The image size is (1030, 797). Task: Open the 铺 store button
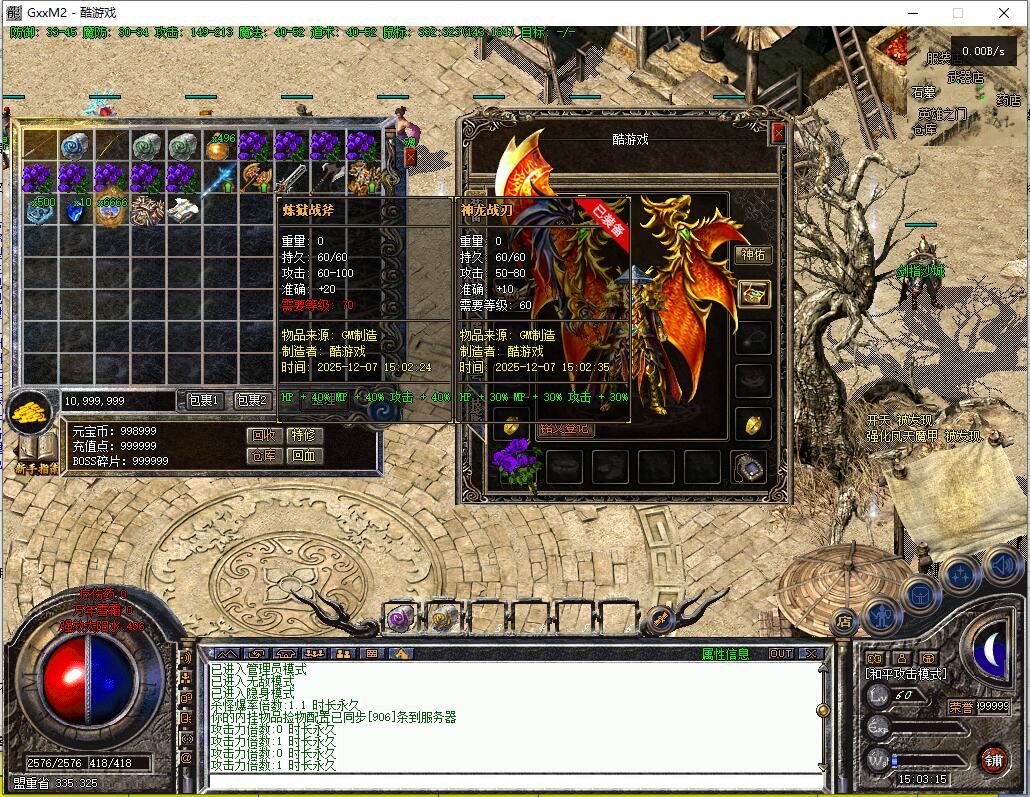pyautogui.click(x=992, y=759)
